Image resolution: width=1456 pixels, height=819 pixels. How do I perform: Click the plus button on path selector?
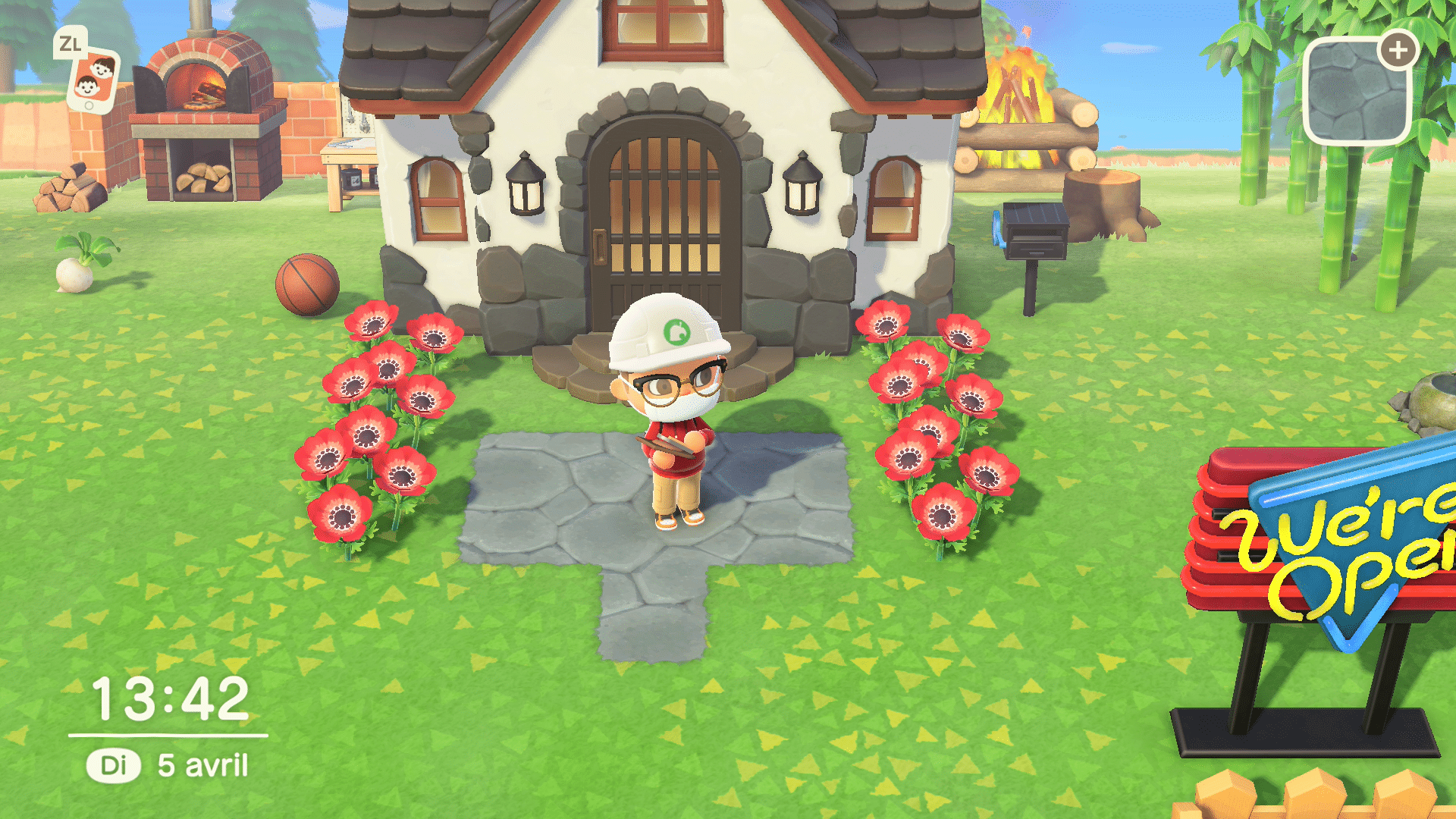tap(1398, 51)
